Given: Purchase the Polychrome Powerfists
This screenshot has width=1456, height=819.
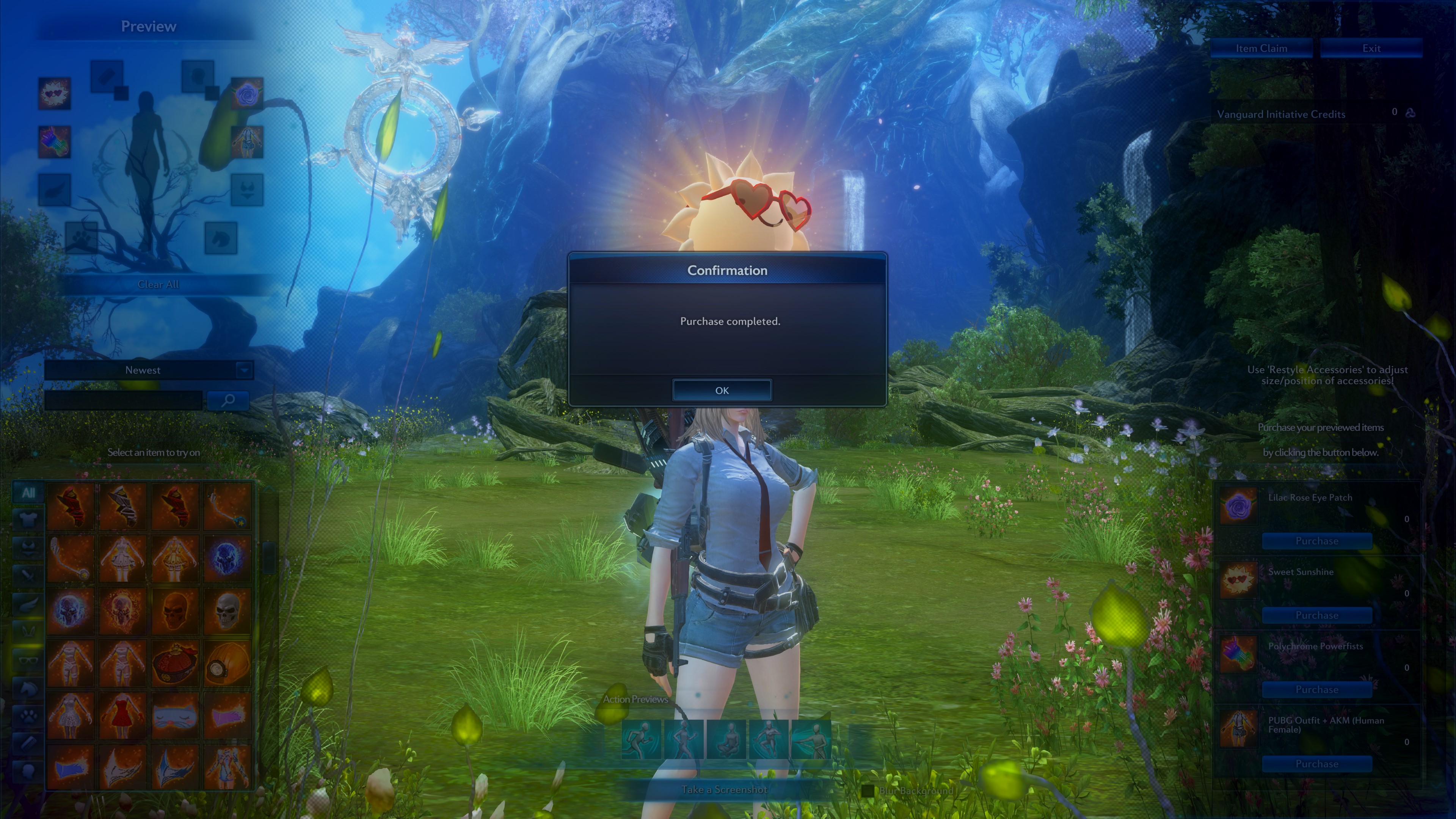Looking at the screenshot, I should point(1316,690).
